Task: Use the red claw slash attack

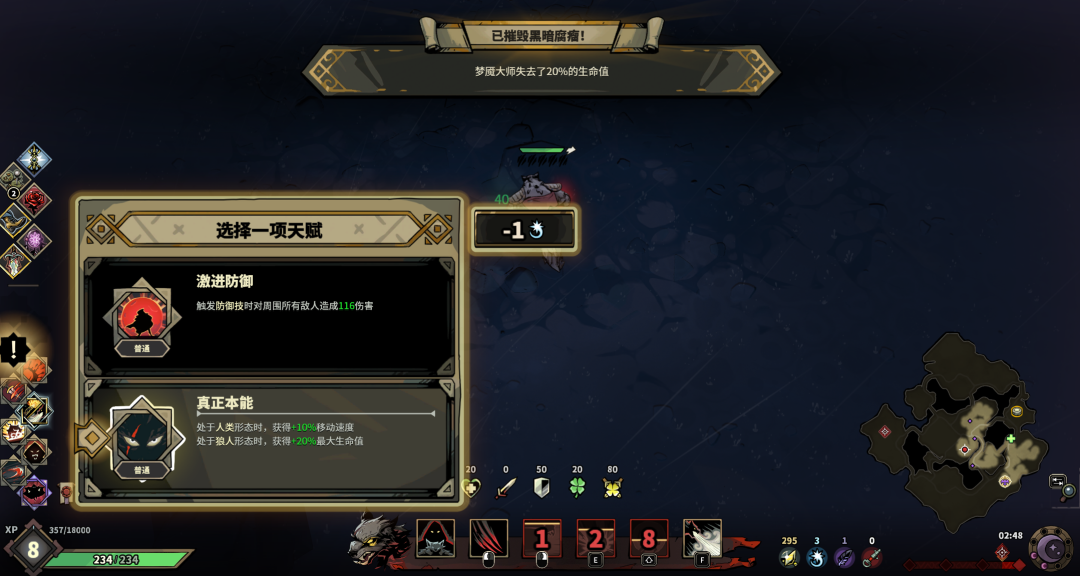Action: [x=489, y=539]
